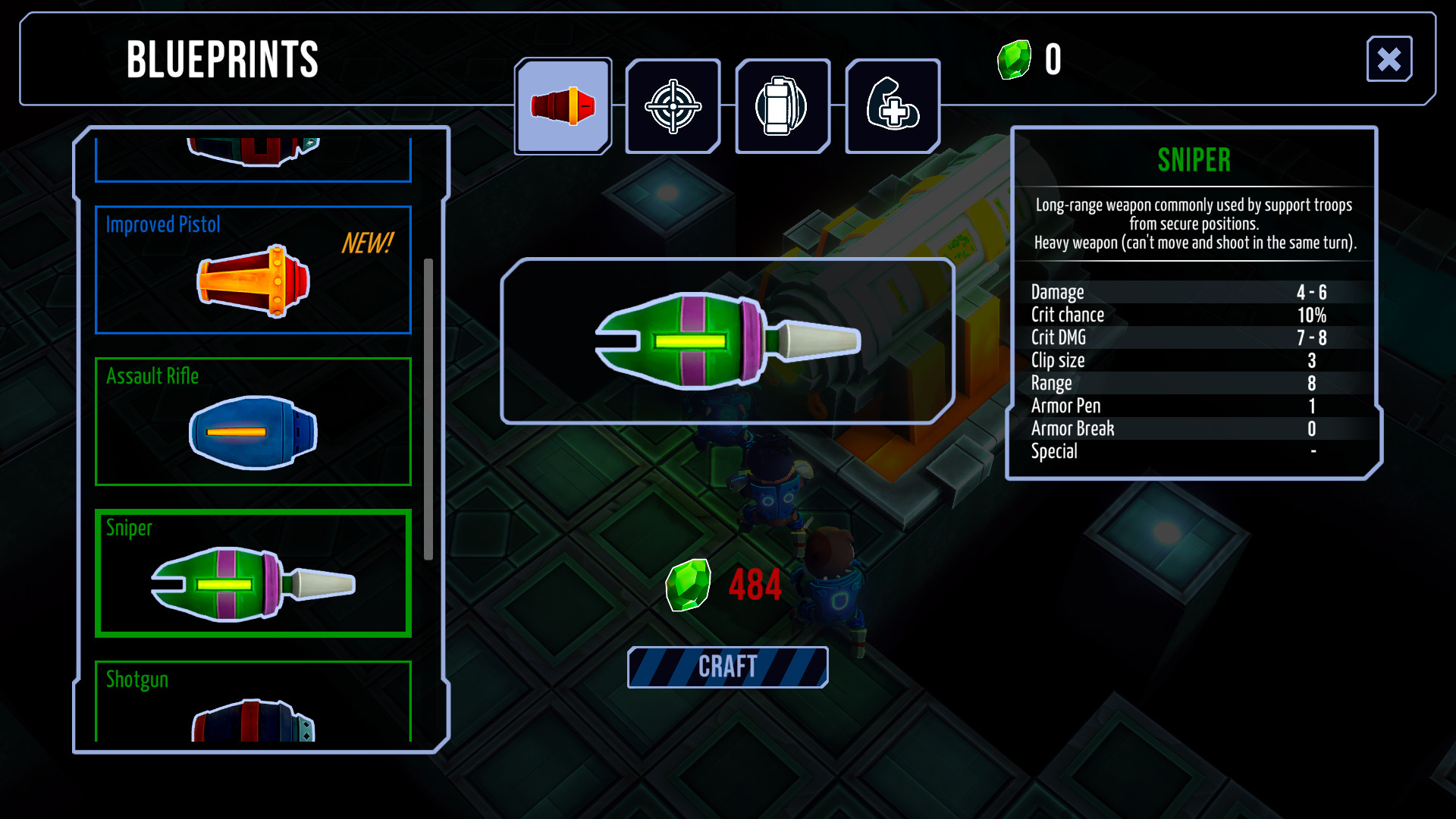
Task: Click the NEW! label on Improved Pistol
Action: click(x=366, y=244)
